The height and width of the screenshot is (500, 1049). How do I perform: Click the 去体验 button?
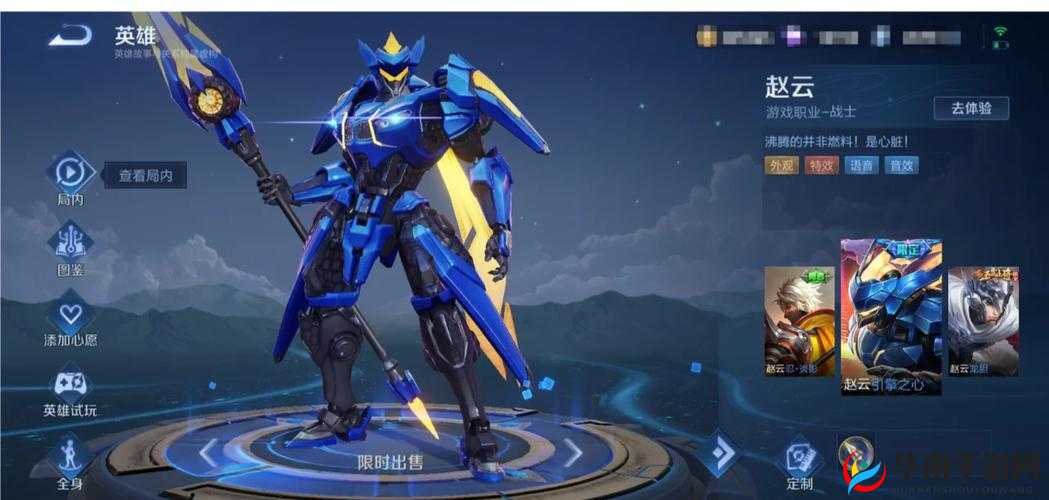tap(971, 108)
